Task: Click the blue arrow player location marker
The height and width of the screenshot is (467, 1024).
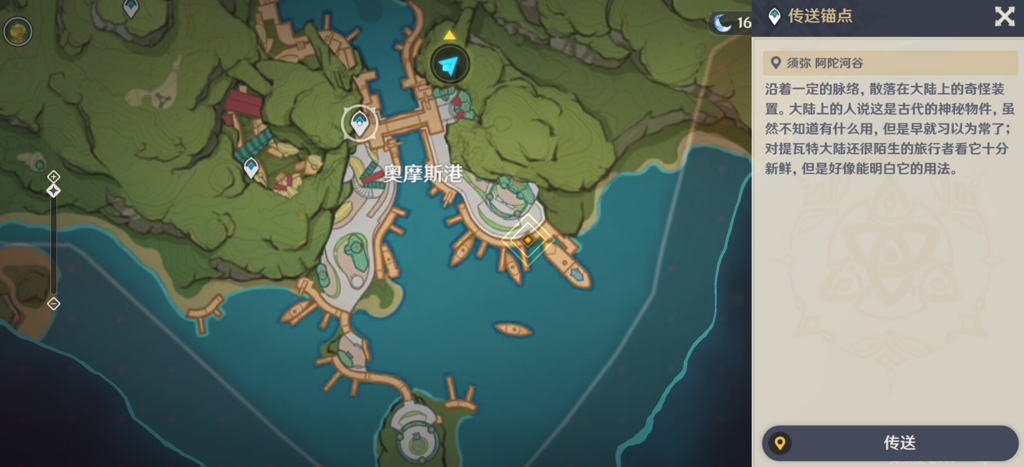Action: coord(450,66)
